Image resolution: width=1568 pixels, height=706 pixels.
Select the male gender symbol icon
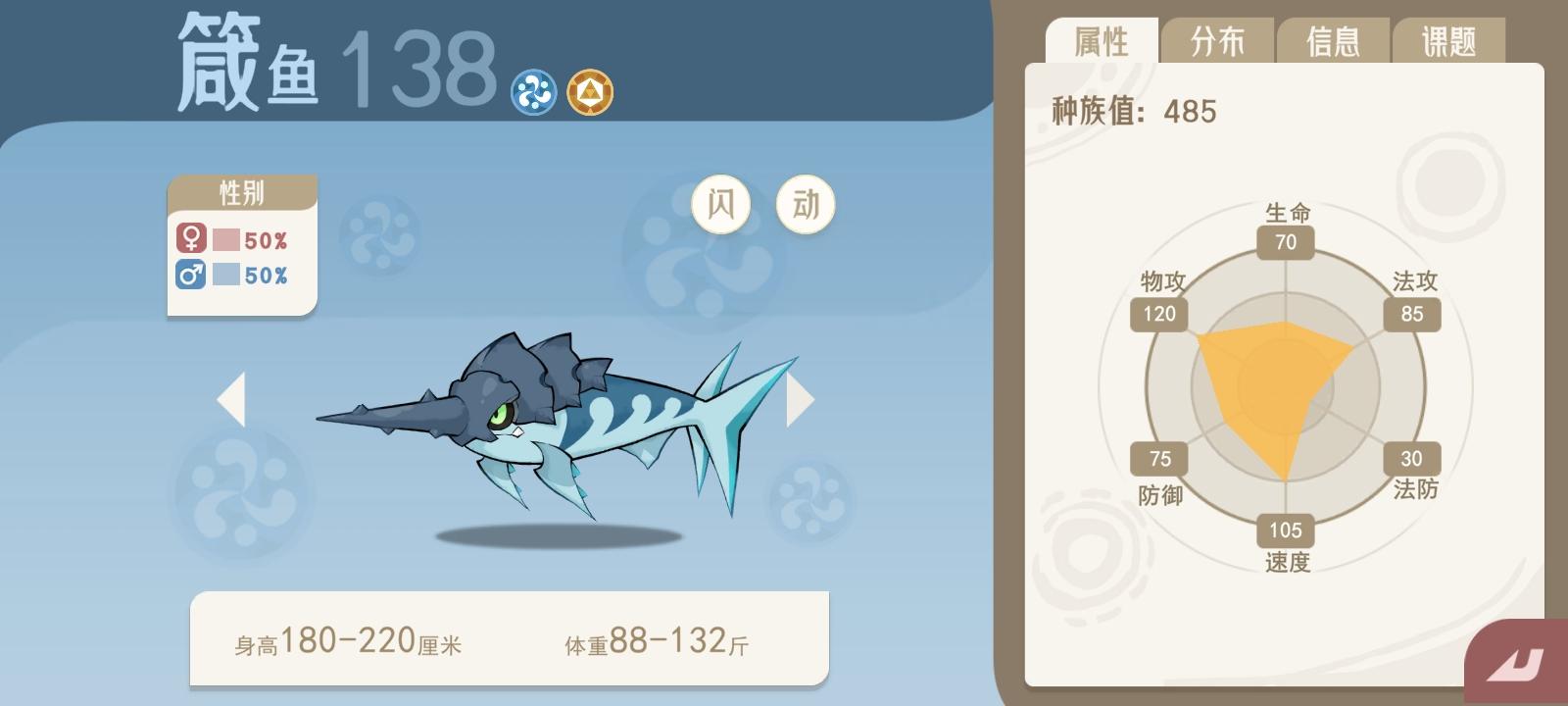(189, 276)
